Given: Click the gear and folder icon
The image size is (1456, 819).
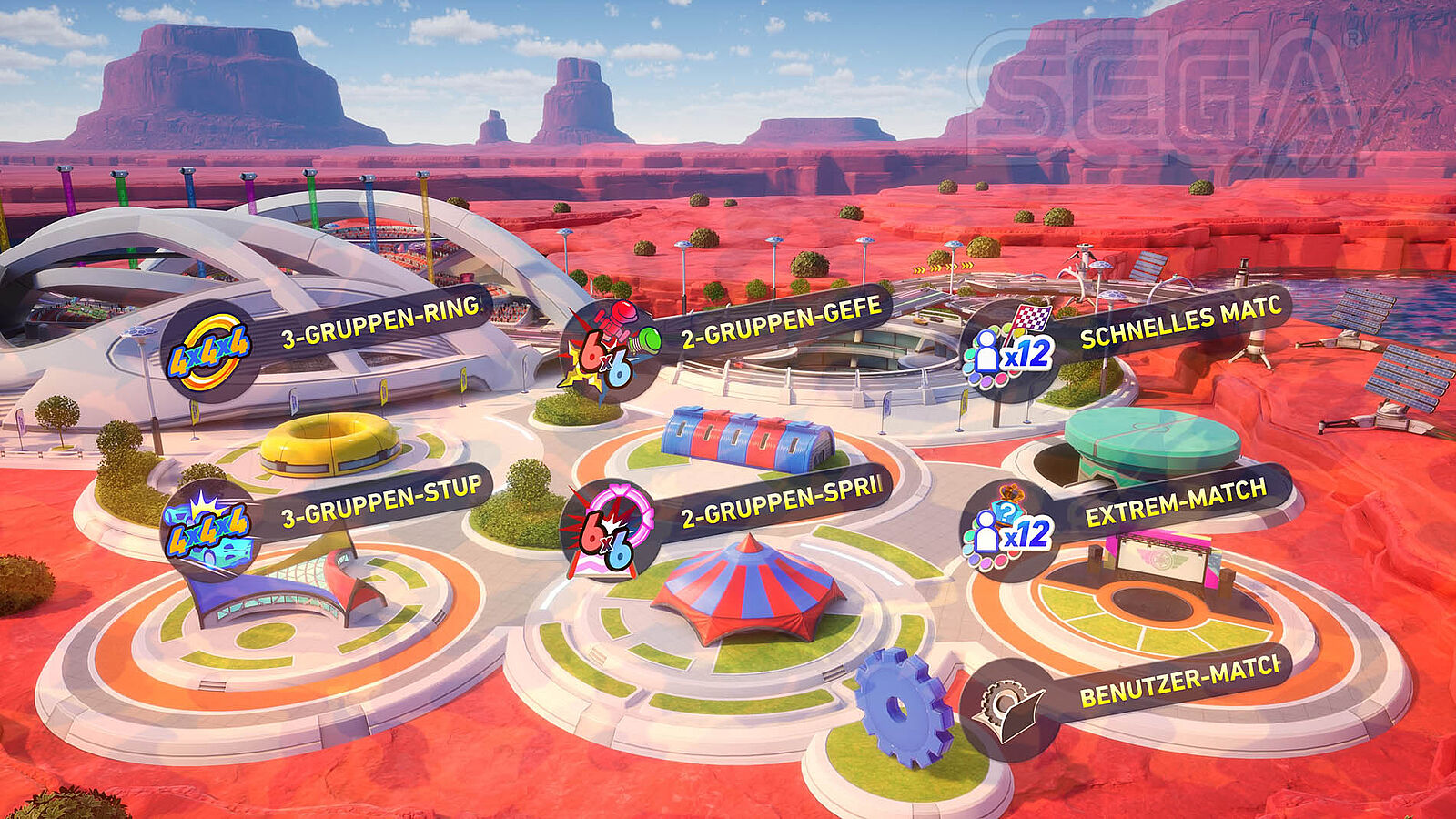Looking at the screenshot, I should 1008,710.
